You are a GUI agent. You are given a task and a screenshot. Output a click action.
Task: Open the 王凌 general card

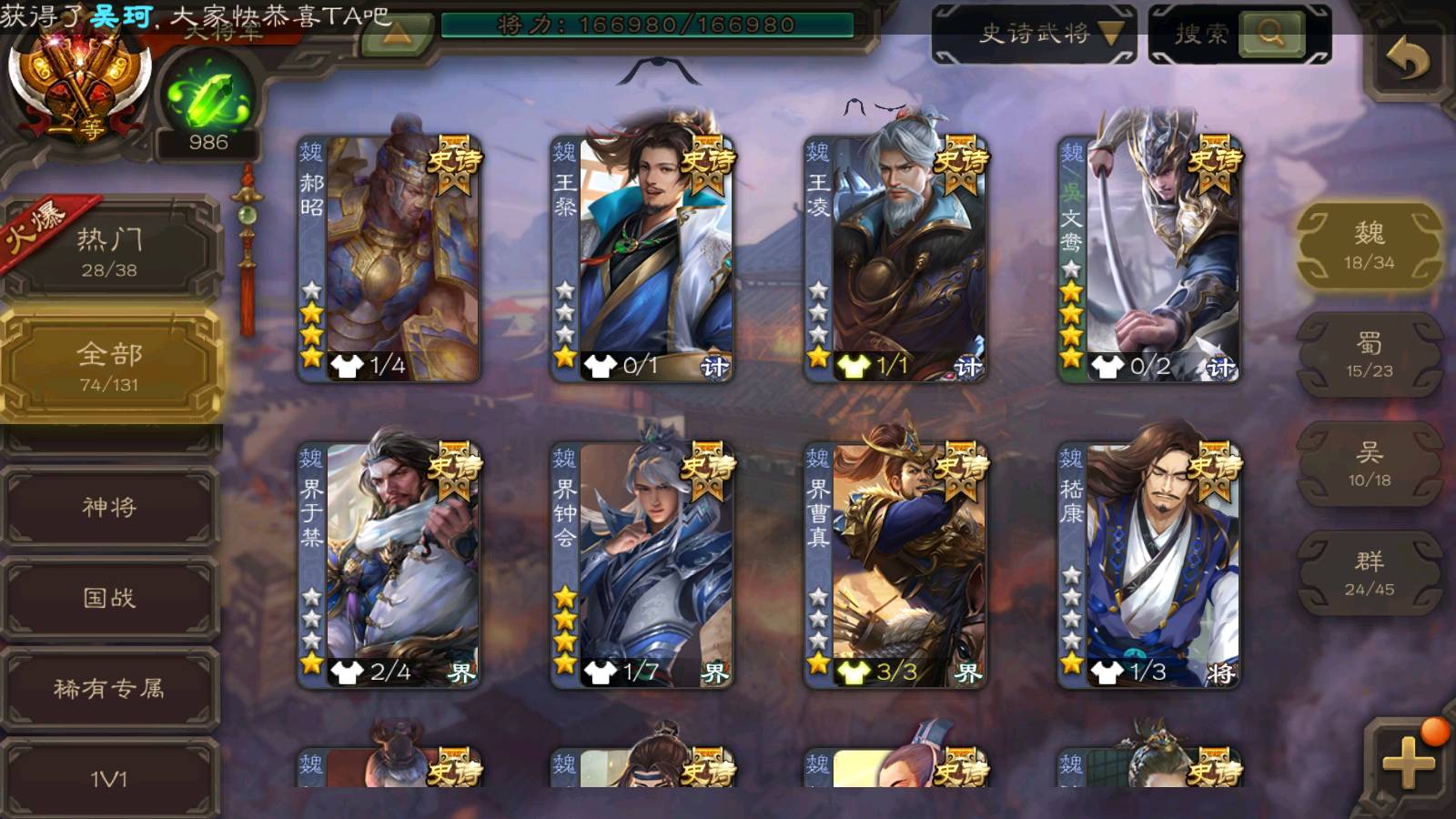click(896, 259)
